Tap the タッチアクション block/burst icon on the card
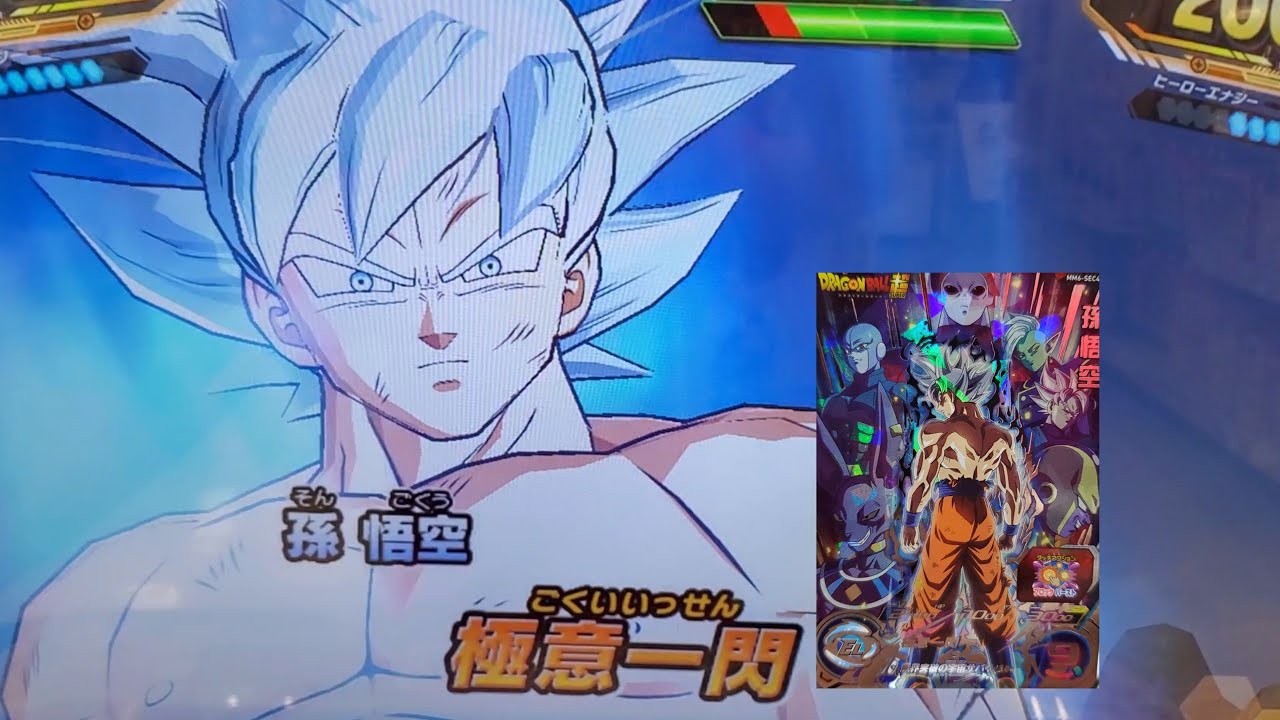Screen dimensions: 1280x720 1054,574
